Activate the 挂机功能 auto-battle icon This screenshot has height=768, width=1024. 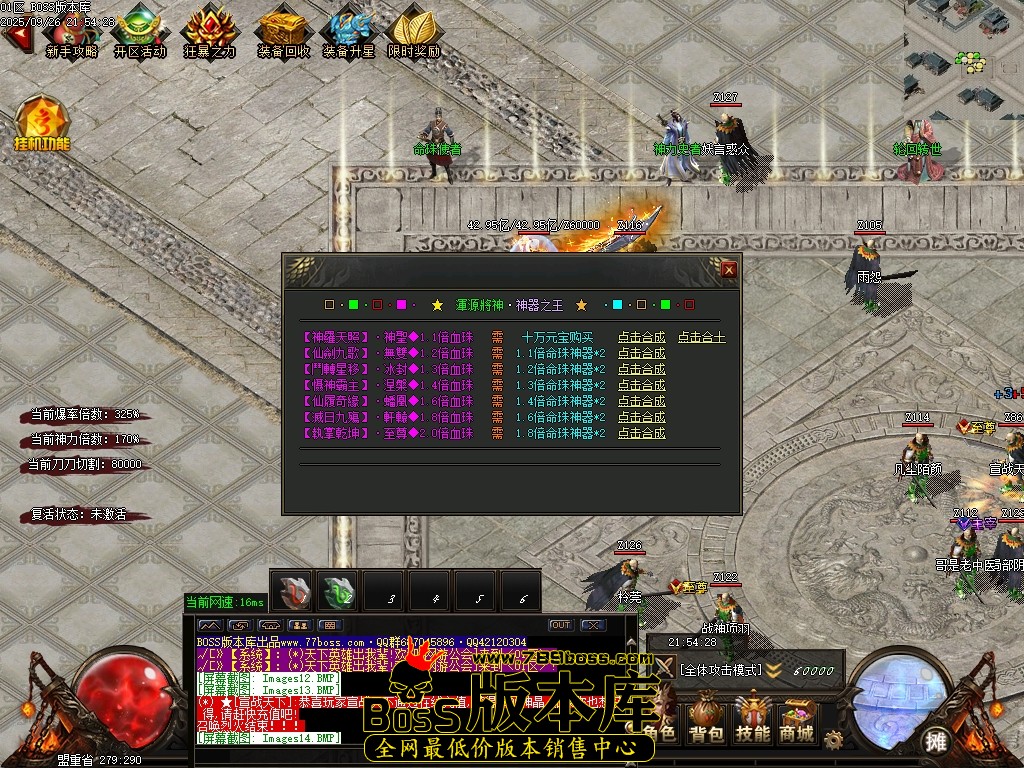(42, 124)
